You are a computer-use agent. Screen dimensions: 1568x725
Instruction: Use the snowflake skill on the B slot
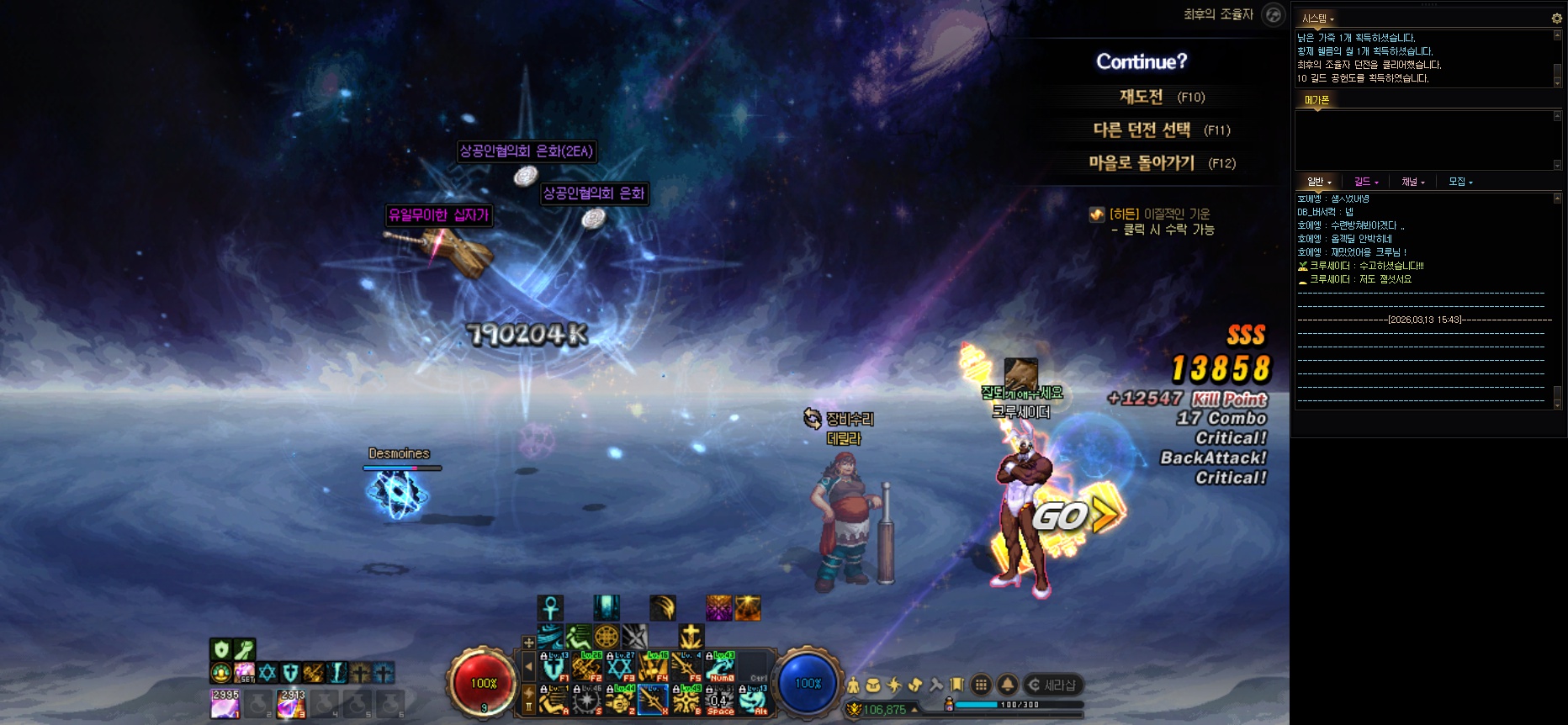point(687,701)
